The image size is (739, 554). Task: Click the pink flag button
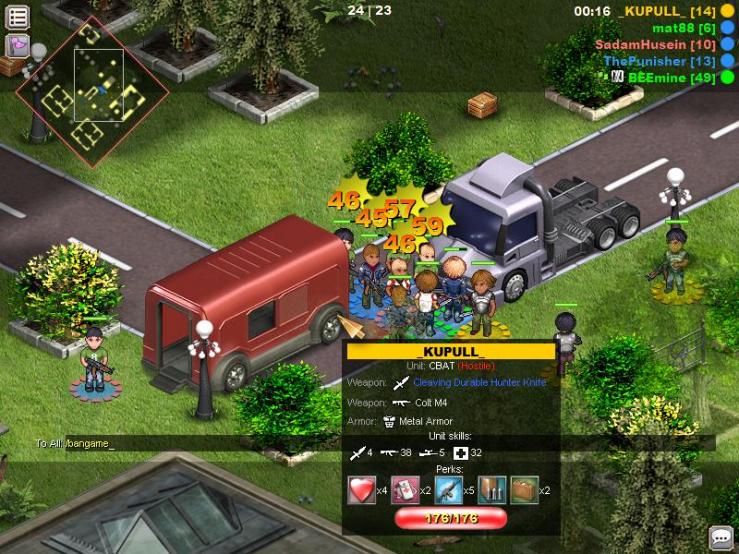18,45
